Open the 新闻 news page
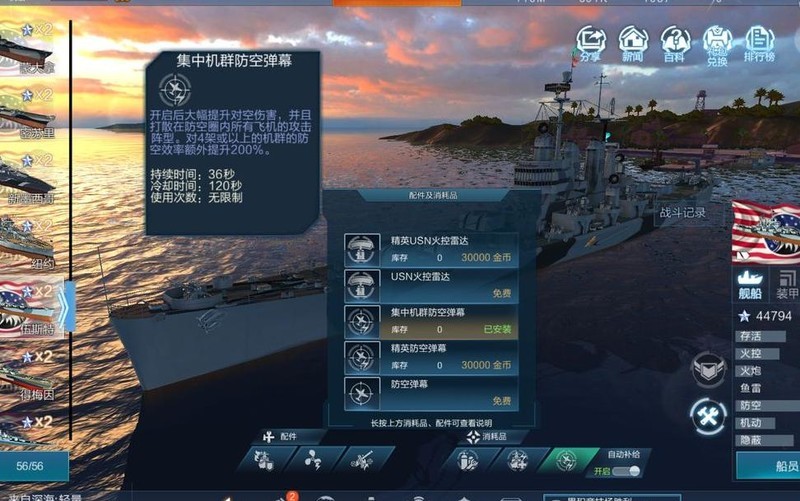This screenshot has width=800, height=501. [633, 44]
